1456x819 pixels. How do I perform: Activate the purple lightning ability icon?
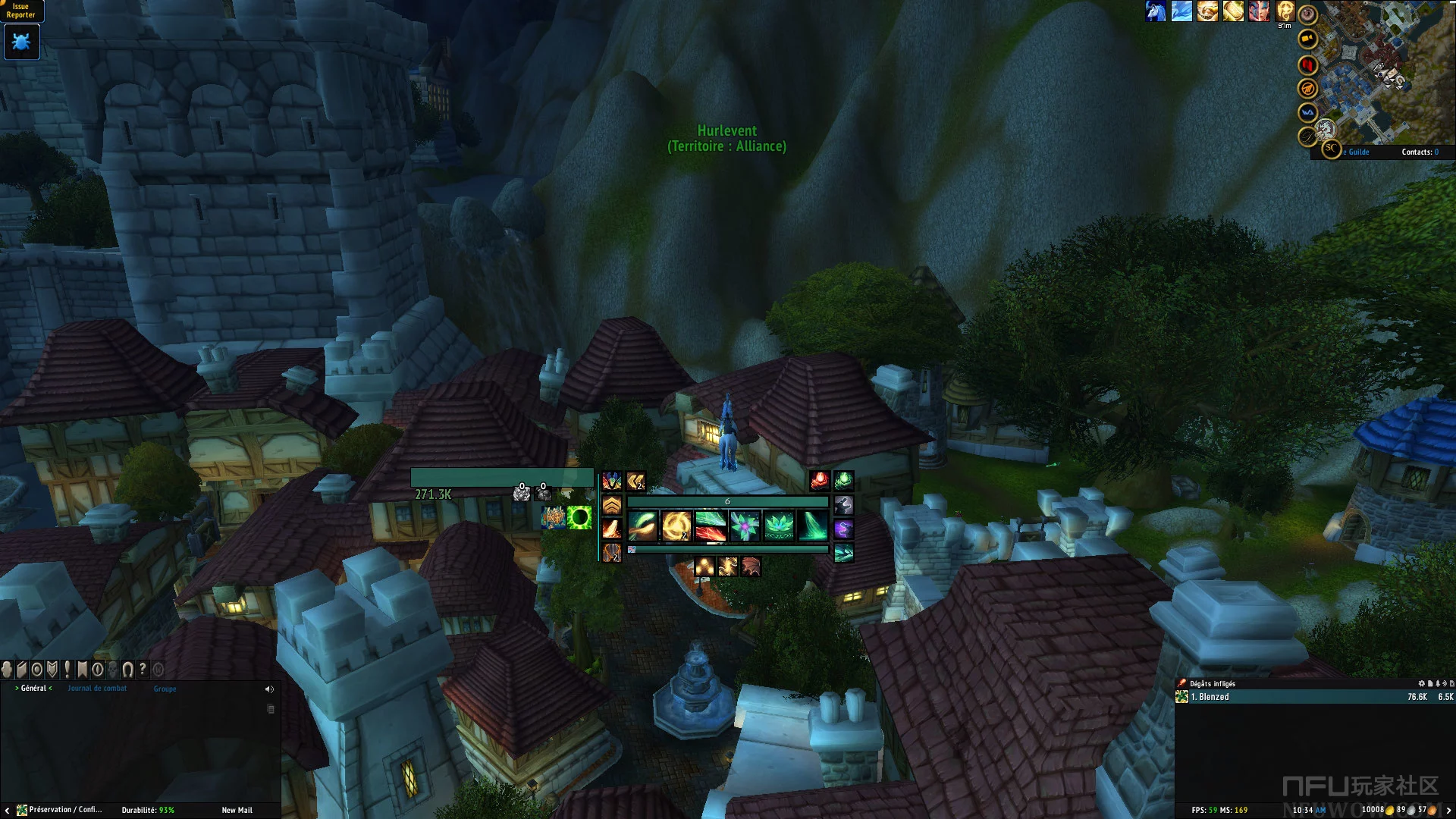(x=843, y=529)
